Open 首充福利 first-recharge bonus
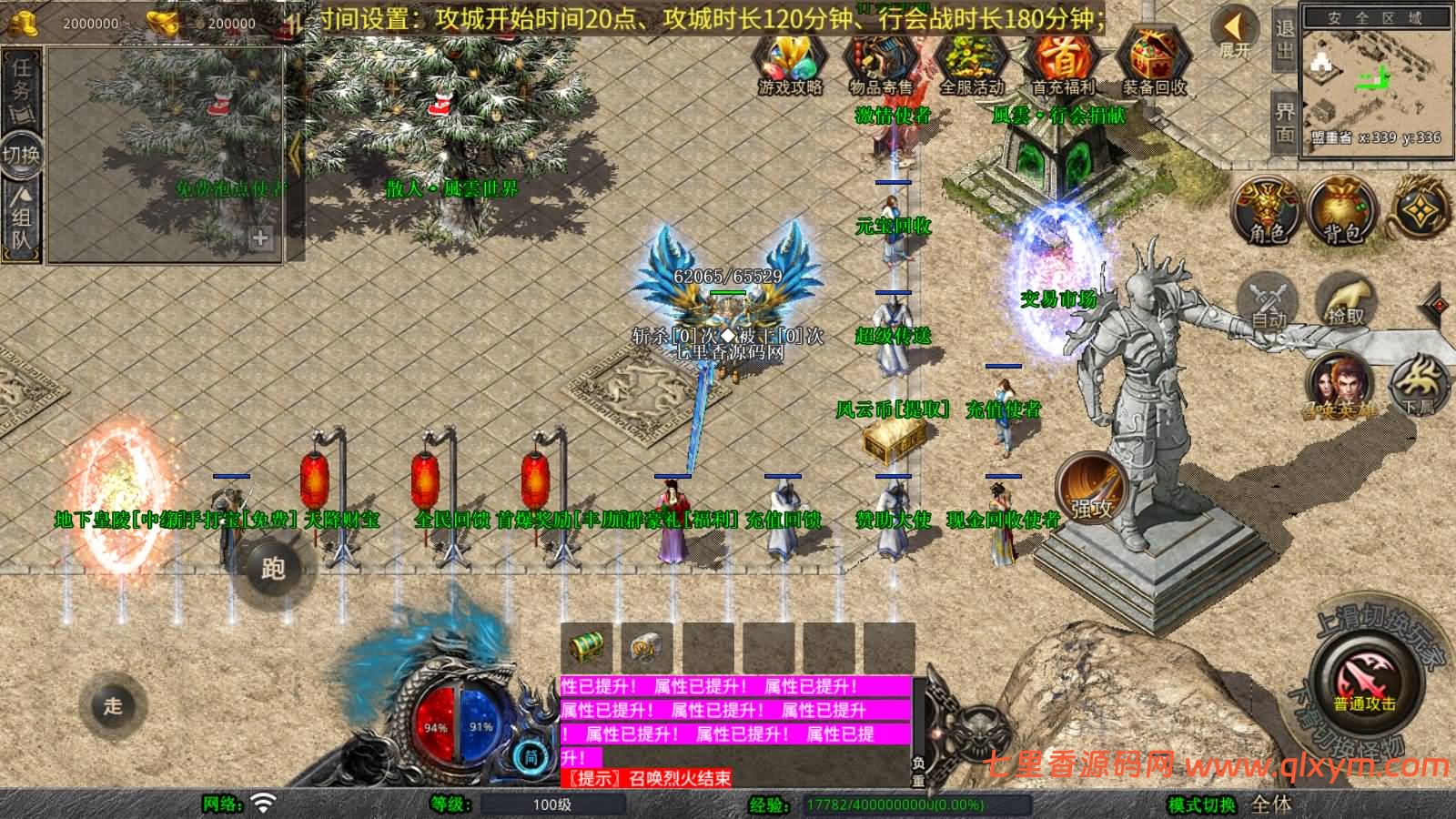Screen dimensions: 1456x819 click(x=1062, y=64)
